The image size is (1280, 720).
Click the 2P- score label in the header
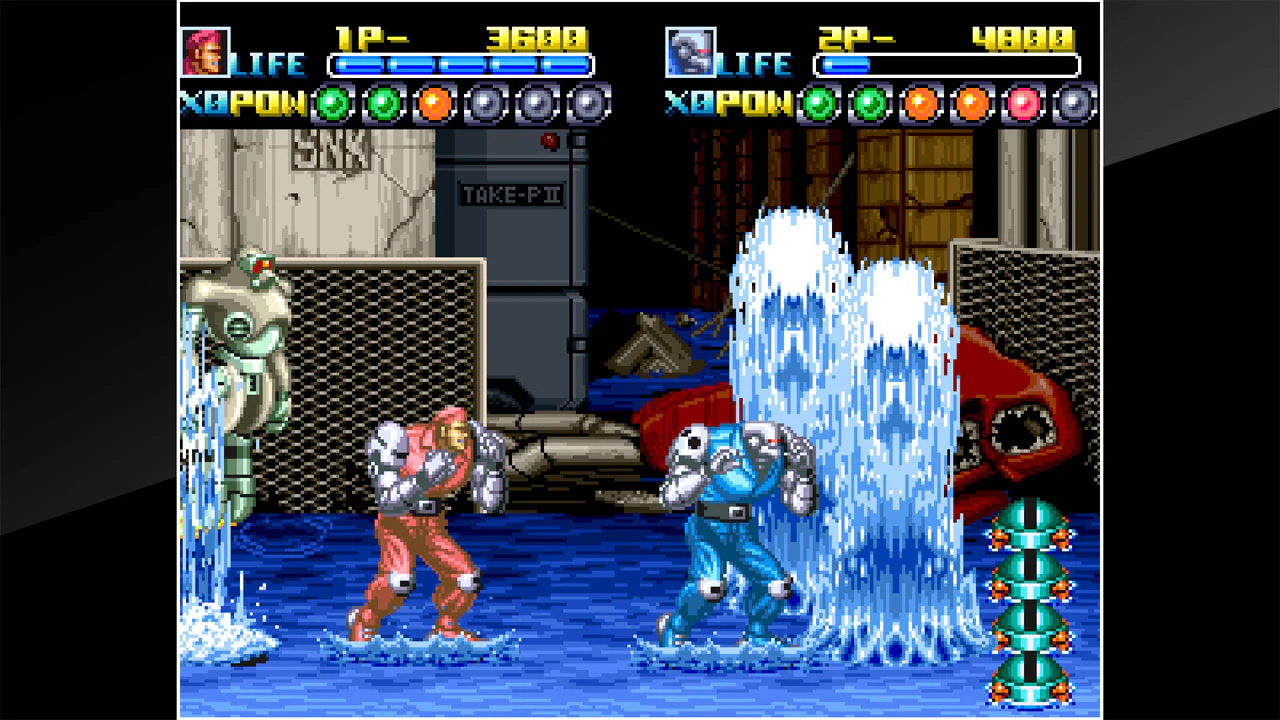(857, 38)
